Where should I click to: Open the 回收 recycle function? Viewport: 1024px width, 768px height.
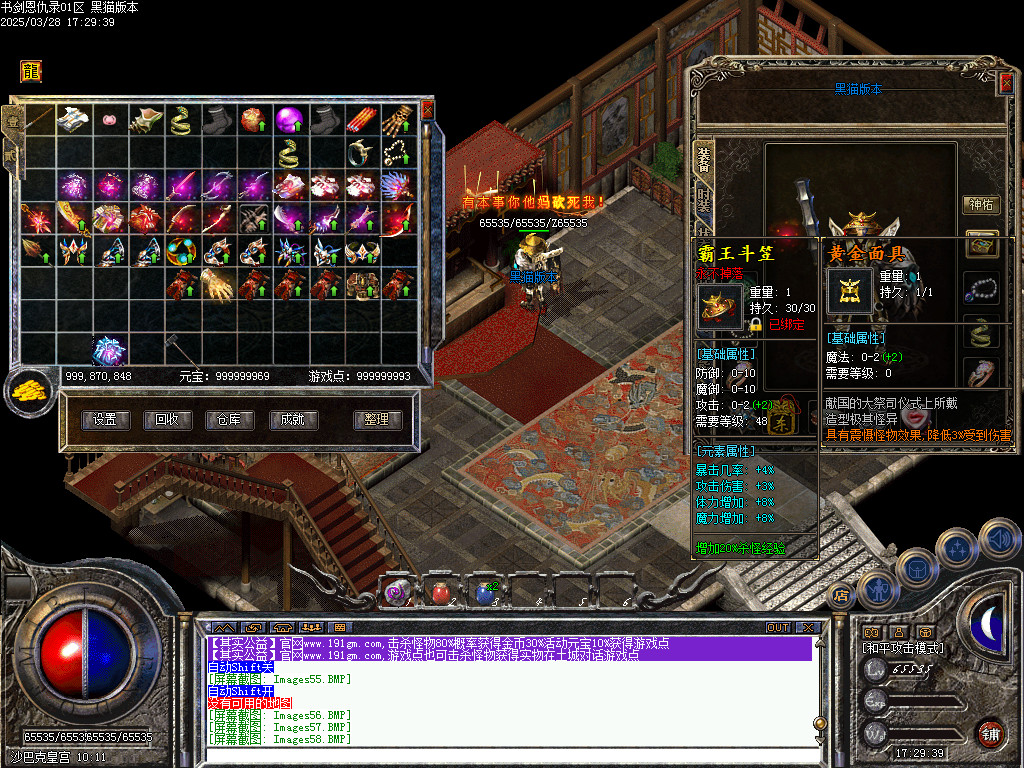coord(167,420)
